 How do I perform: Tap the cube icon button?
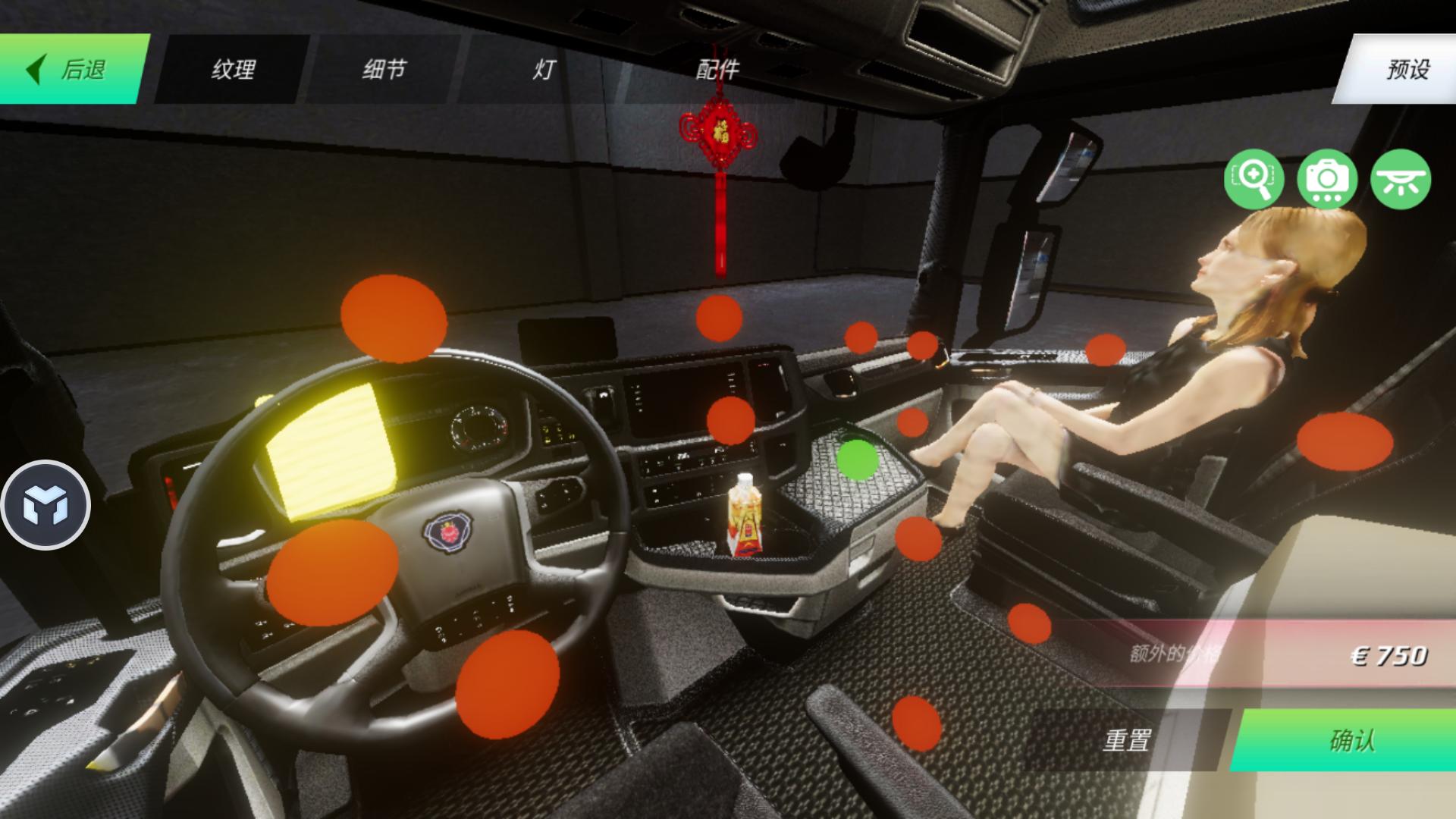[45, 505]
